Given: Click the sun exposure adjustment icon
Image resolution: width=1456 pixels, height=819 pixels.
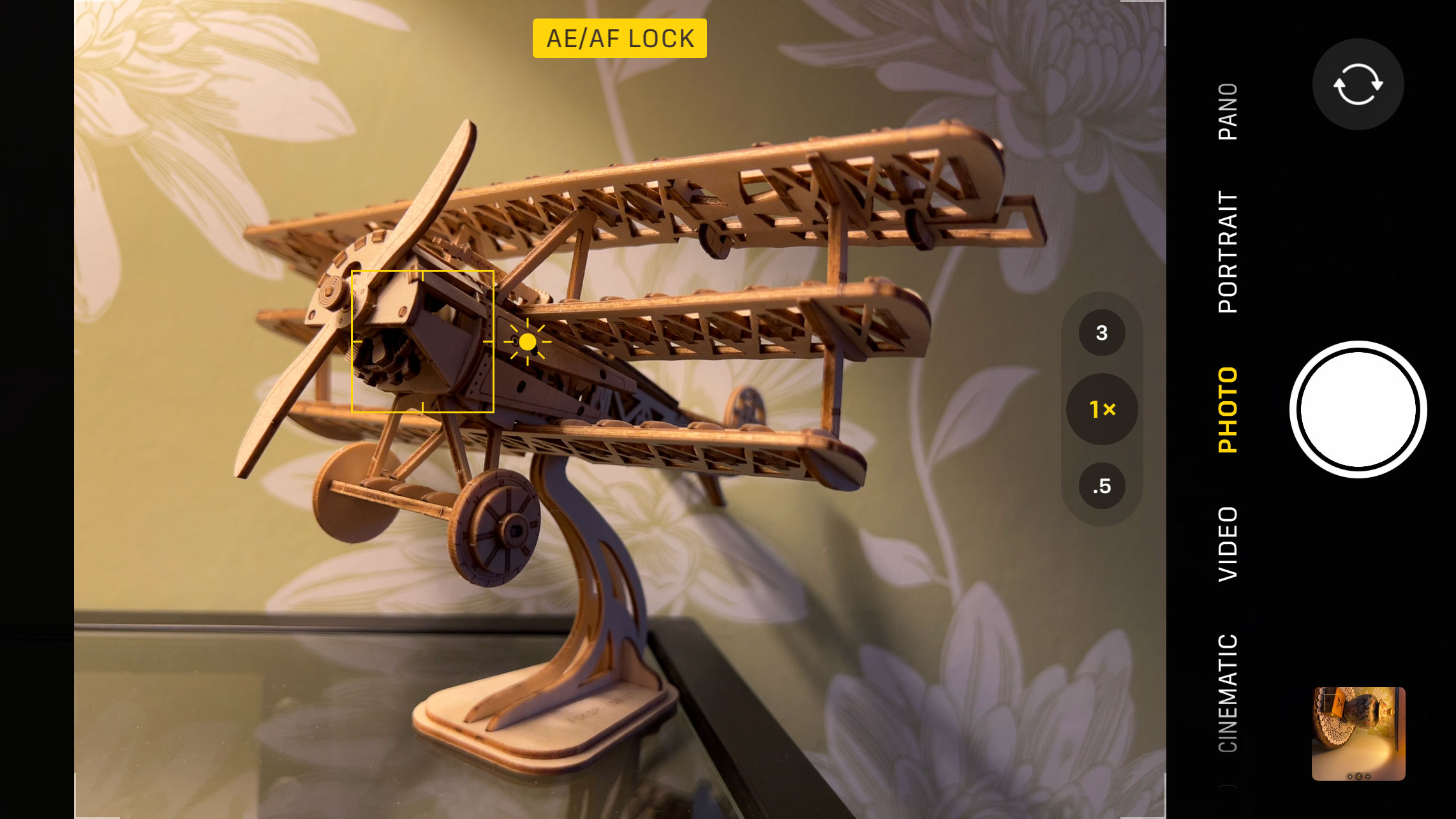Looking at the screenshot, I should pyautogui.click(x=527, y=342).
